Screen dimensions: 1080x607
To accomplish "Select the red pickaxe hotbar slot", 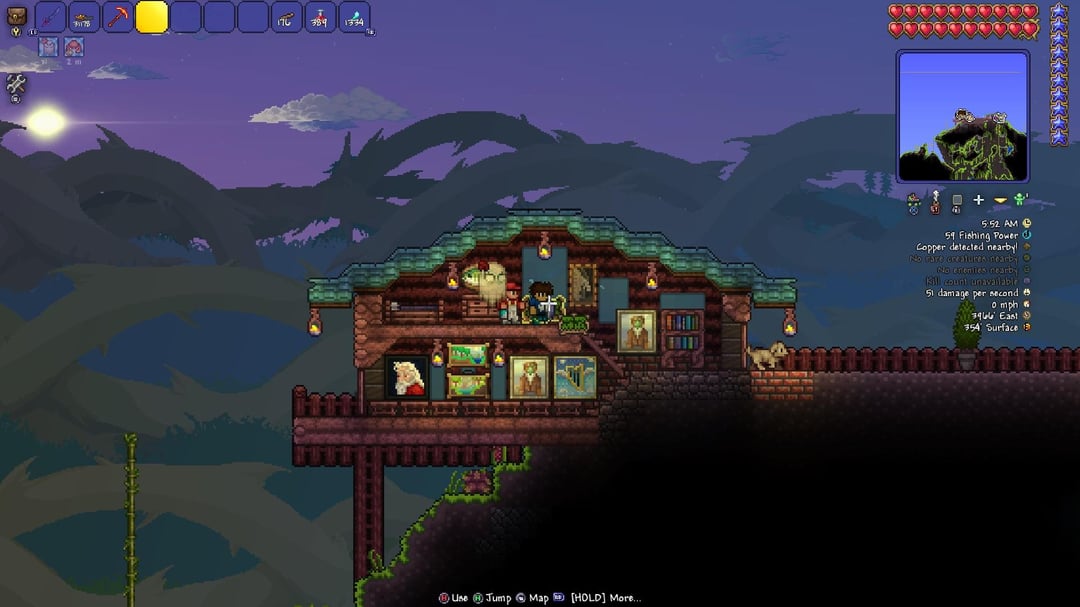I will point(118,17).
